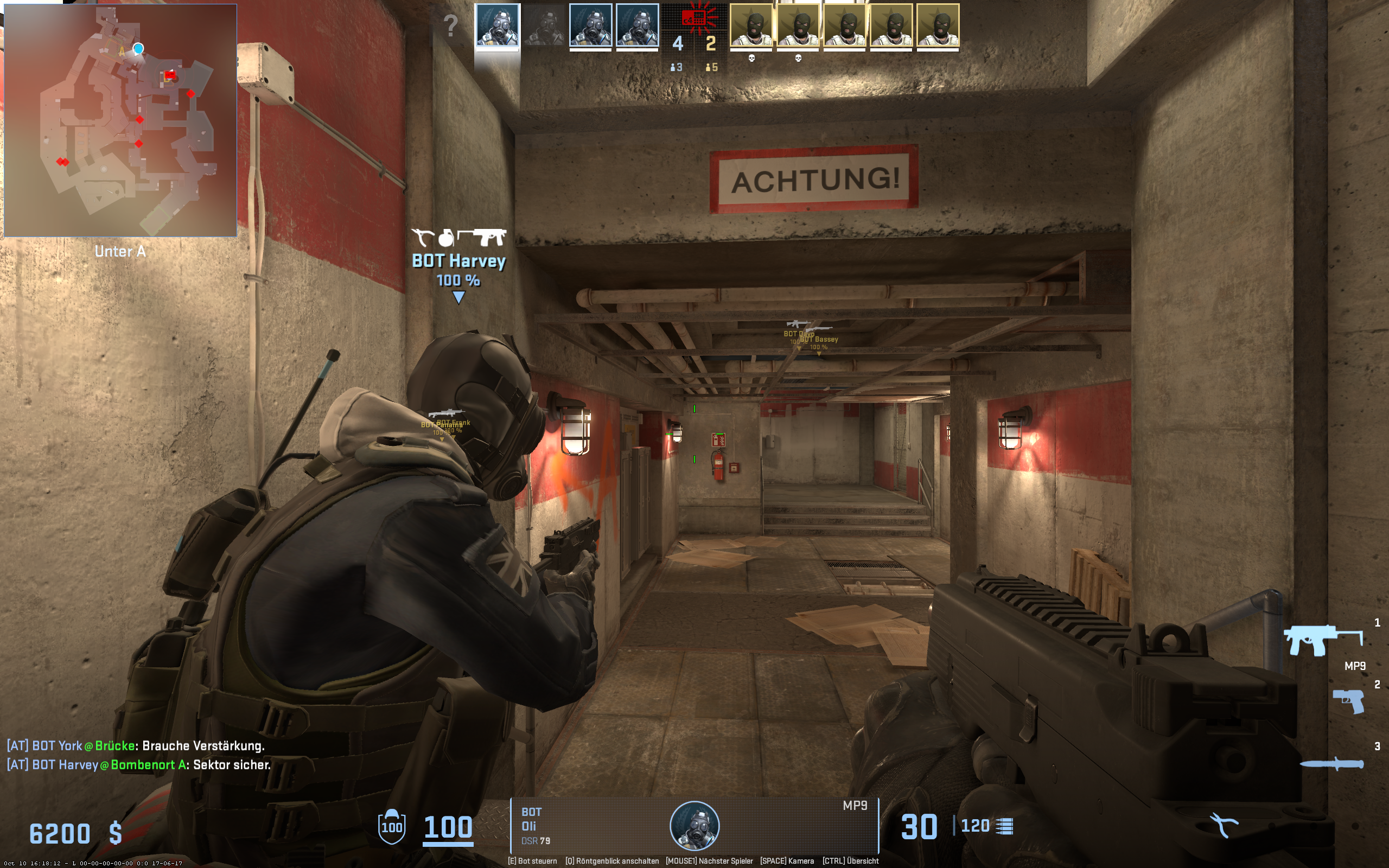Image resolution: width=1389 pixels, height=868 pixels.
Task: Select the knife weapon slot
Action: tap(1331, 763)
